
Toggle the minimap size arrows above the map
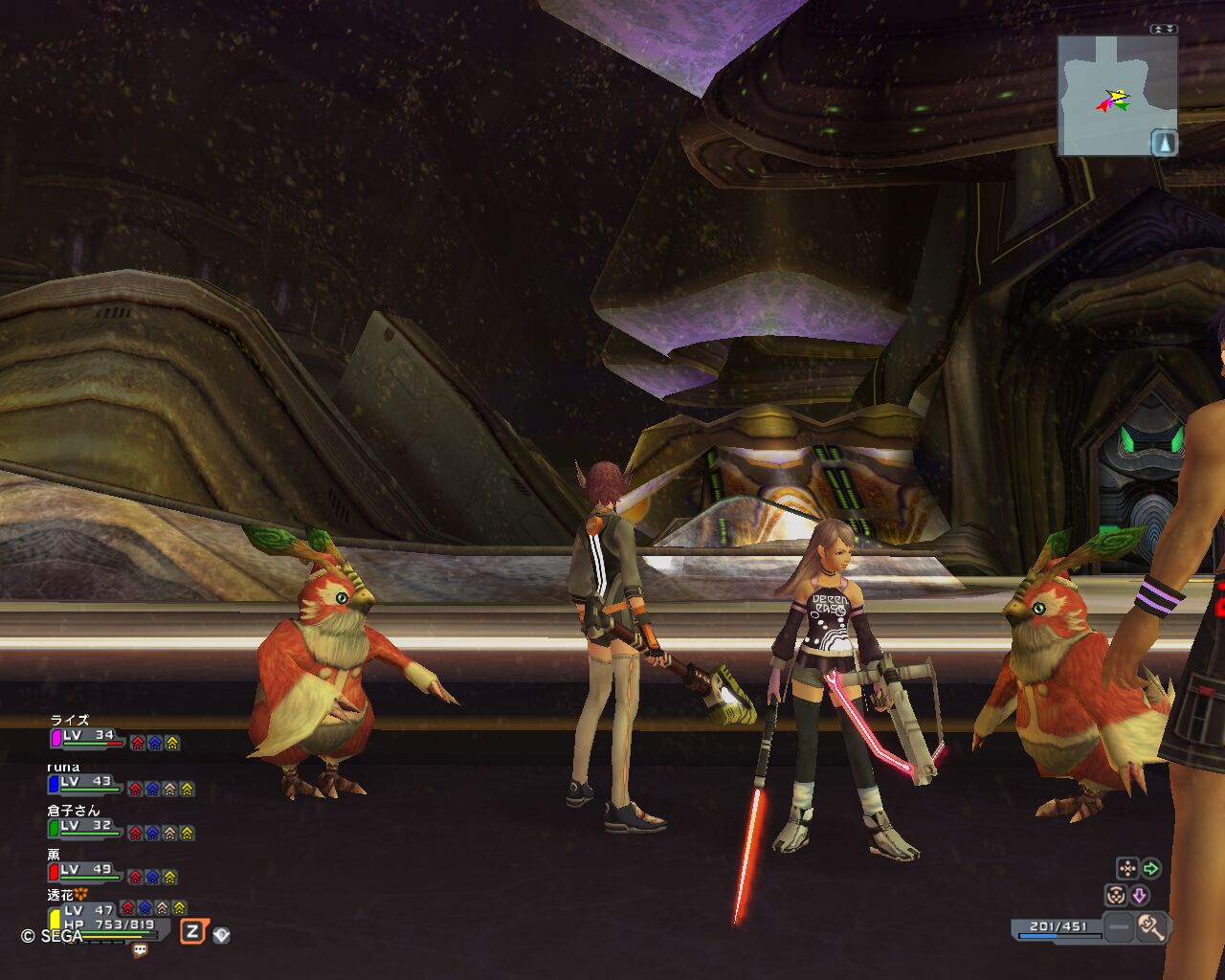click(1164, 29)
